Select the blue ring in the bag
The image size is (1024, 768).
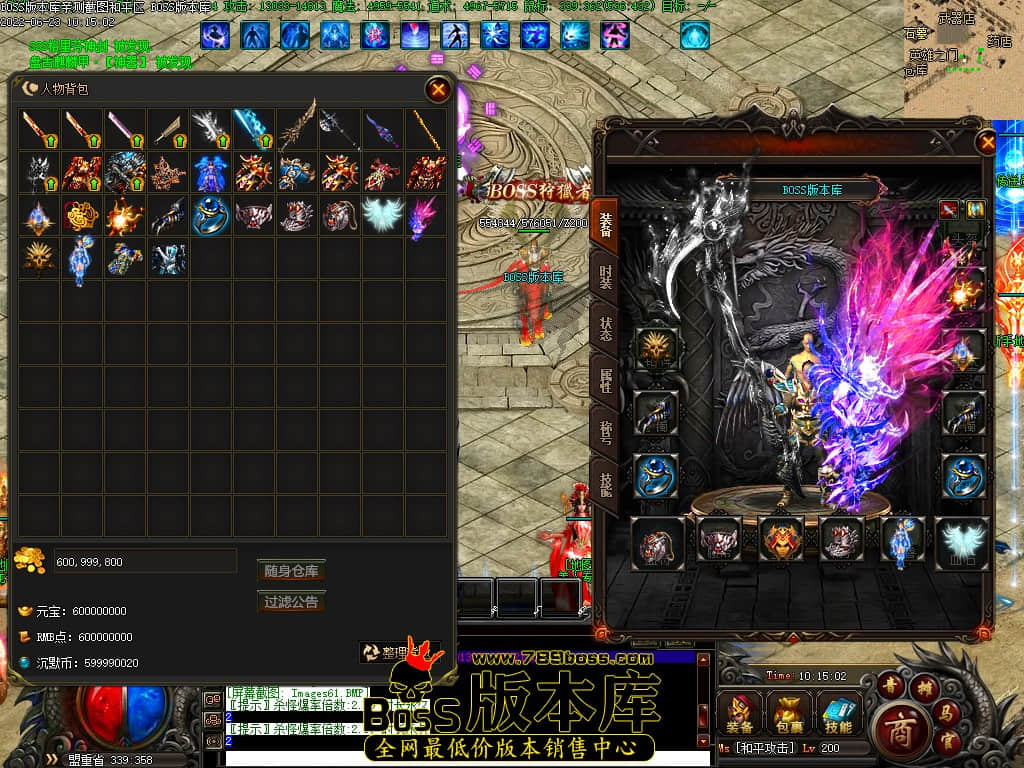[x=211, y=215]
